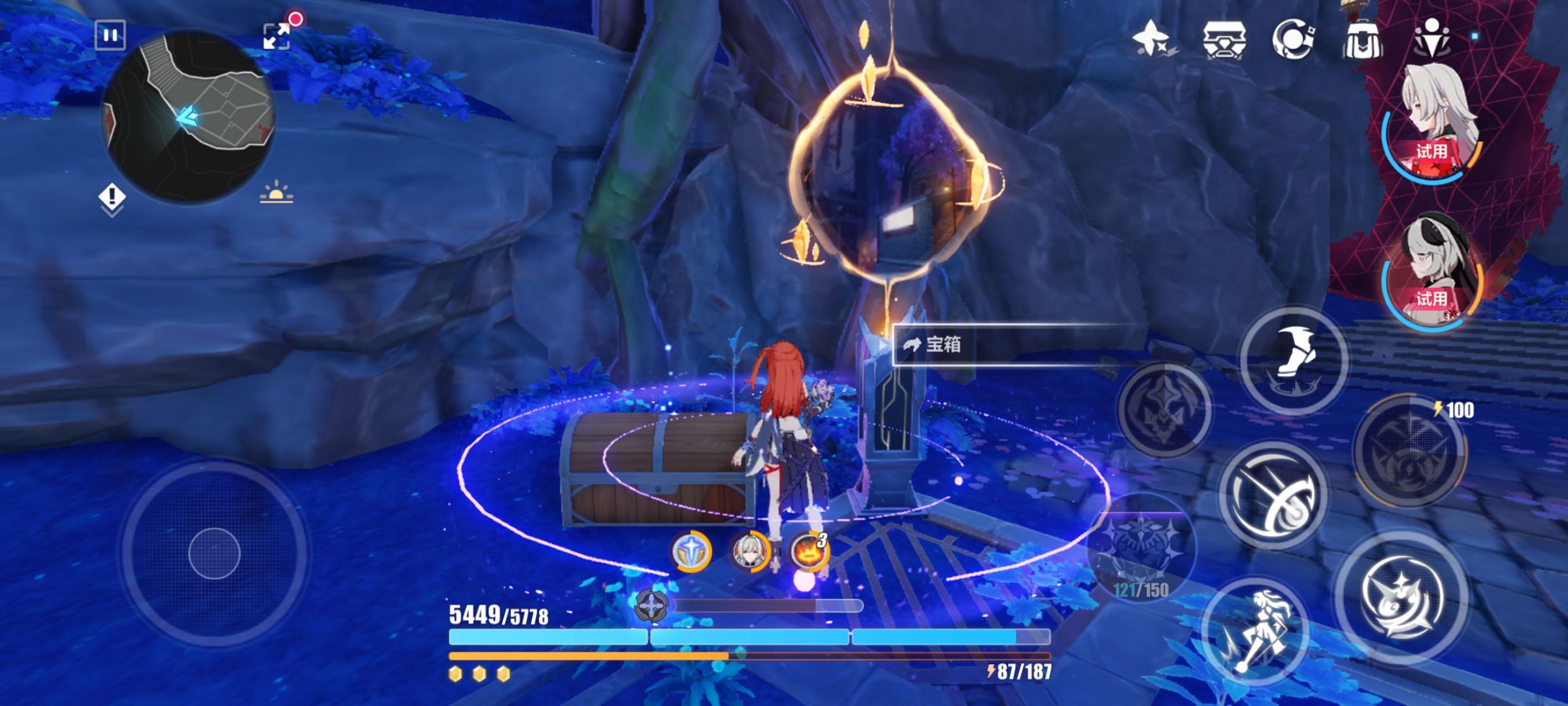
Task: Activate the skill showing 121/150 charge
Action: pyautogui.click(x=1141, y=549)
